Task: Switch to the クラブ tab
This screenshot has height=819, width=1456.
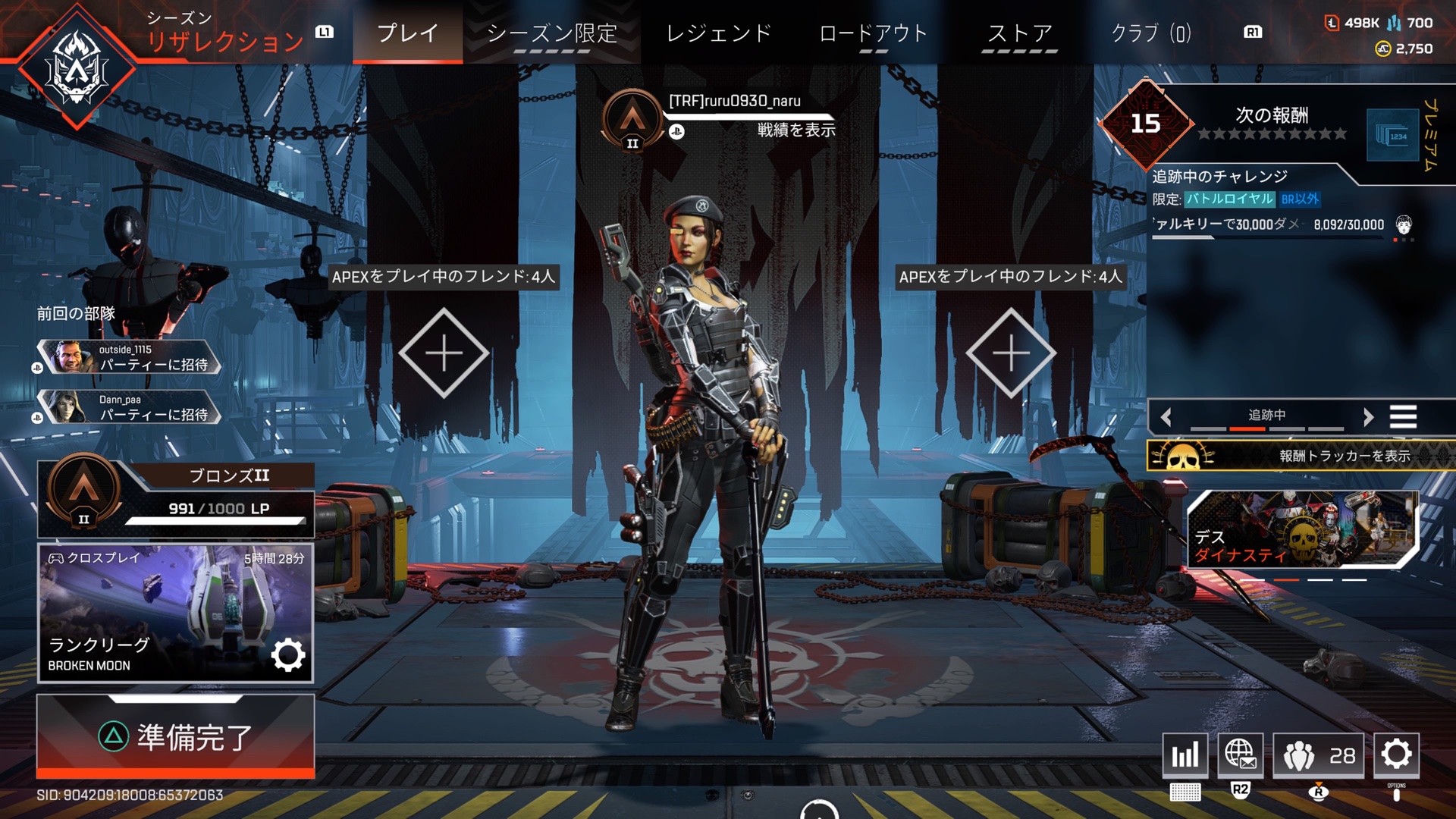Action: point(1150,33)
